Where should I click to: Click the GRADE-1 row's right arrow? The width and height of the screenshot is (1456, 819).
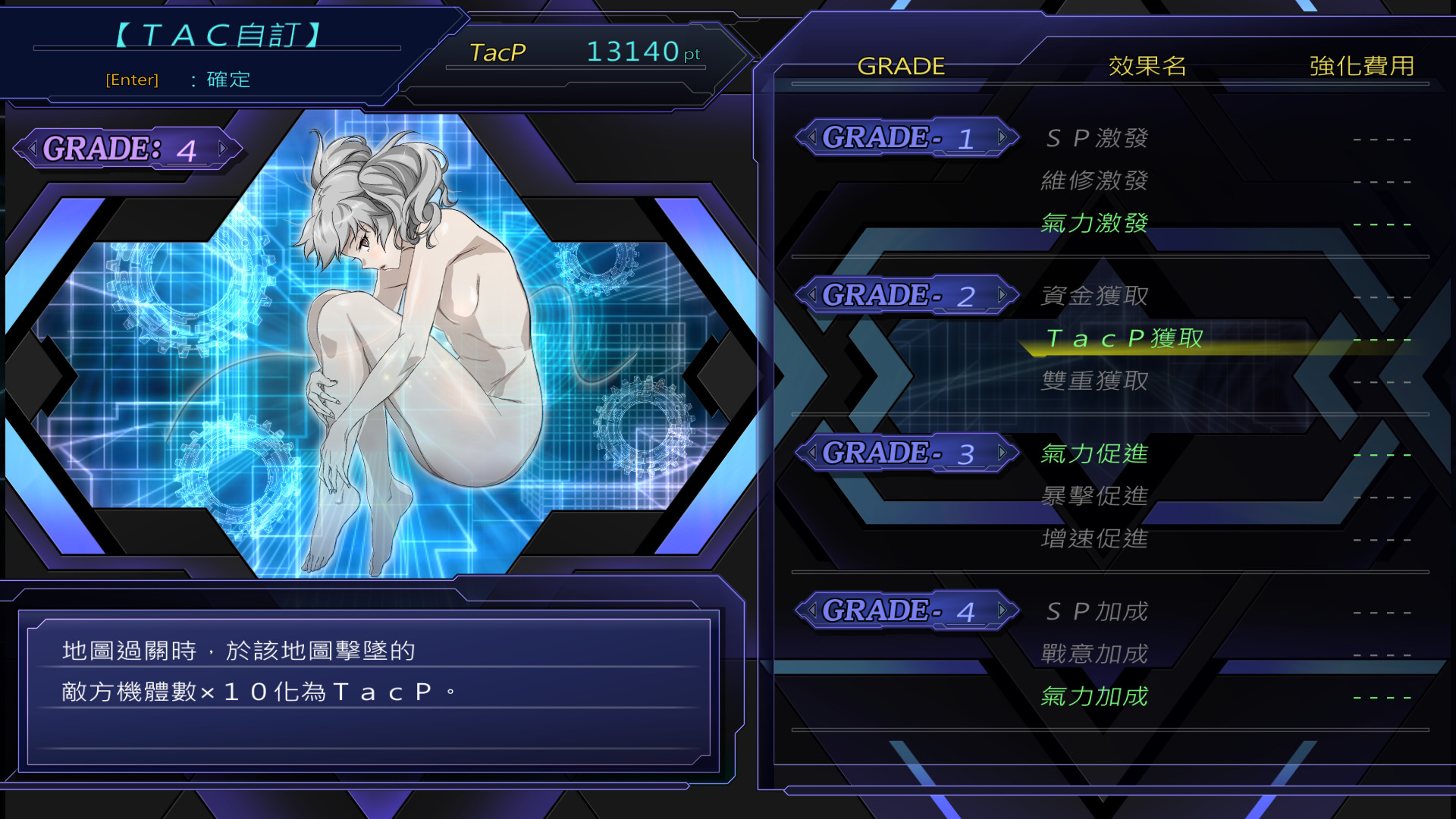1003,137
